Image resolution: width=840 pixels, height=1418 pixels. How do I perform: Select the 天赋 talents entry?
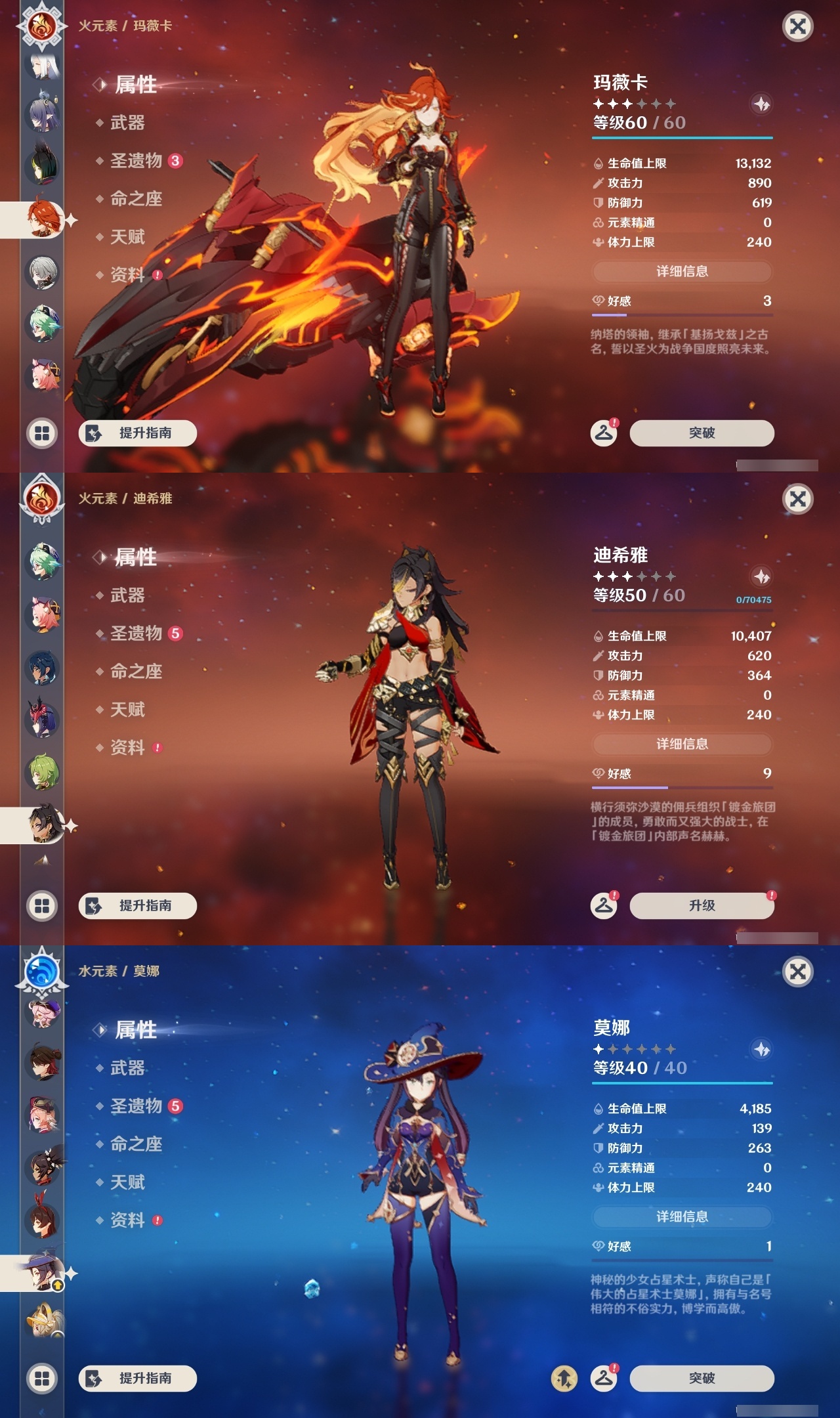tap(129, 237)
